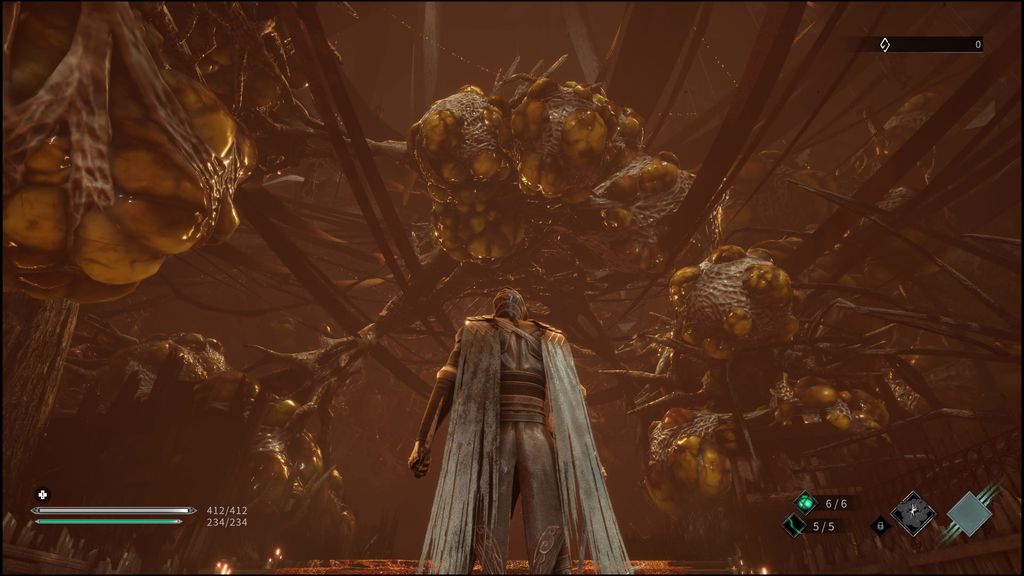Select the green lightning ability icon
The height and width of the screenshot is (576, 1024).
coord(794,525)
